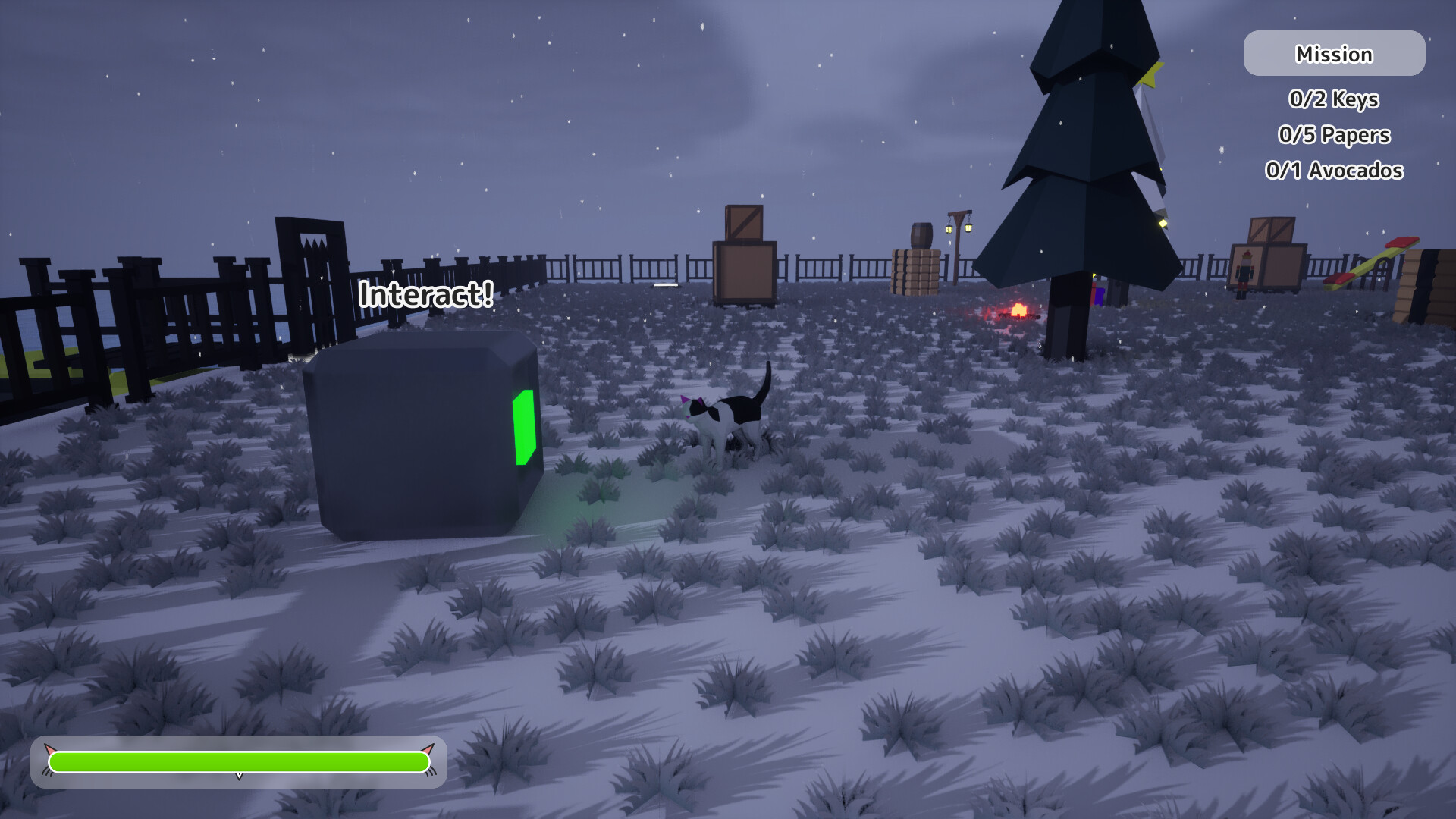Click the 0/2 Keys objective
1456x819 pixels.
[x=1333, y=99]
